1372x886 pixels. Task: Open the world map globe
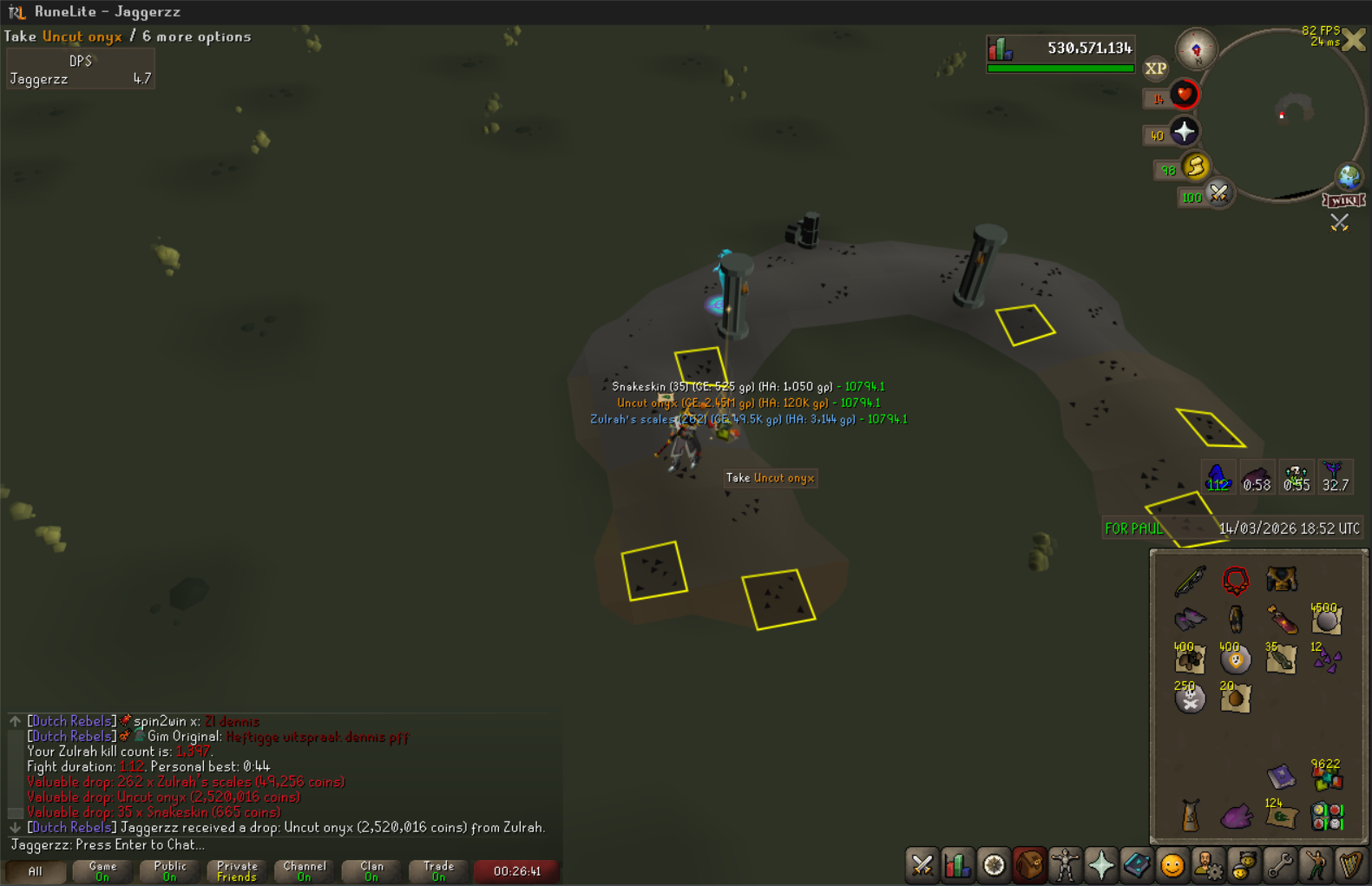click(1348, 176)
